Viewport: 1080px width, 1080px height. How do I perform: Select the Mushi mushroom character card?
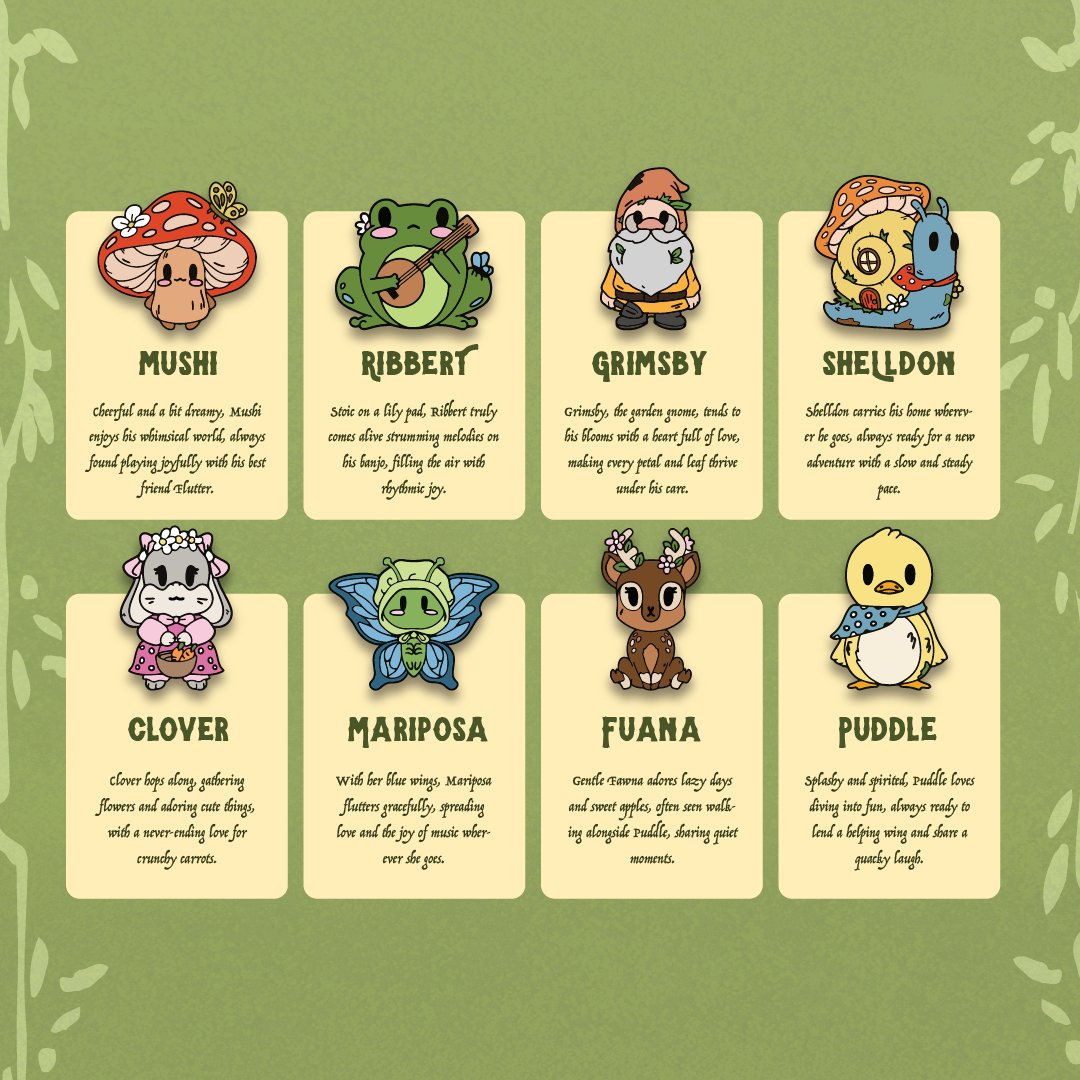(176, 400)
